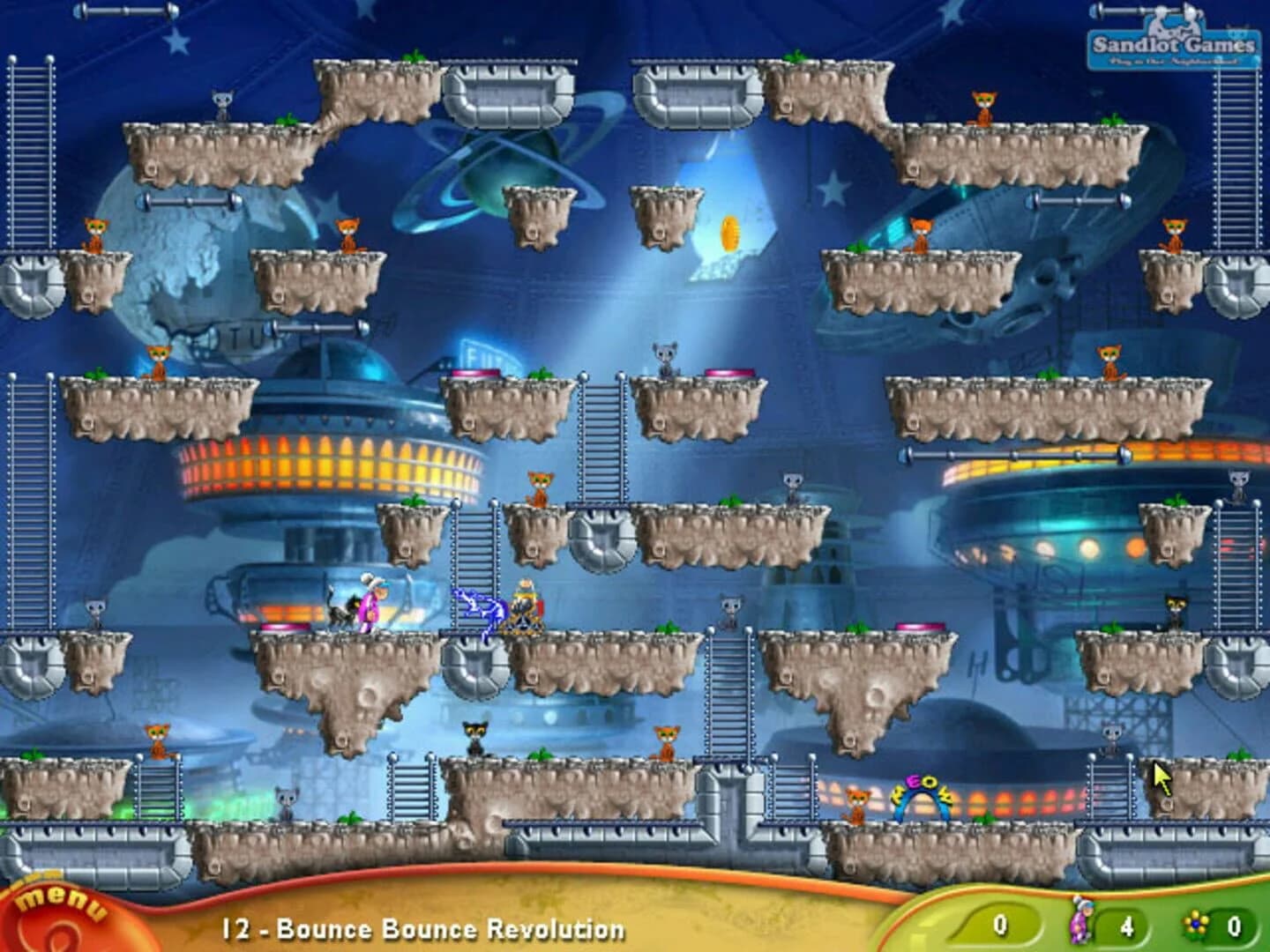
Task: Click the level title Bounce Bounce Revolution
Action: click(x=415, y=927)
